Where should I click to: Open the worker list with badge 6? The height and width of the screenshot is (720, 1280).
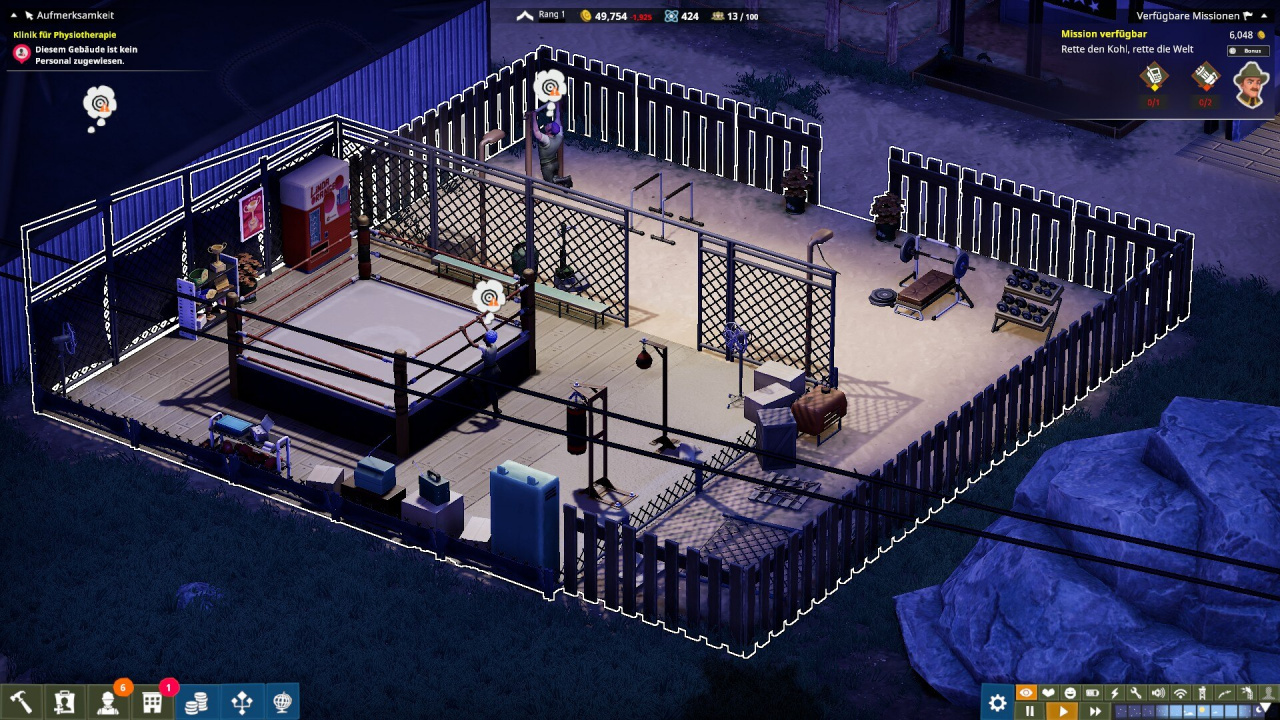pyautogui.click(x=108, y=702)
